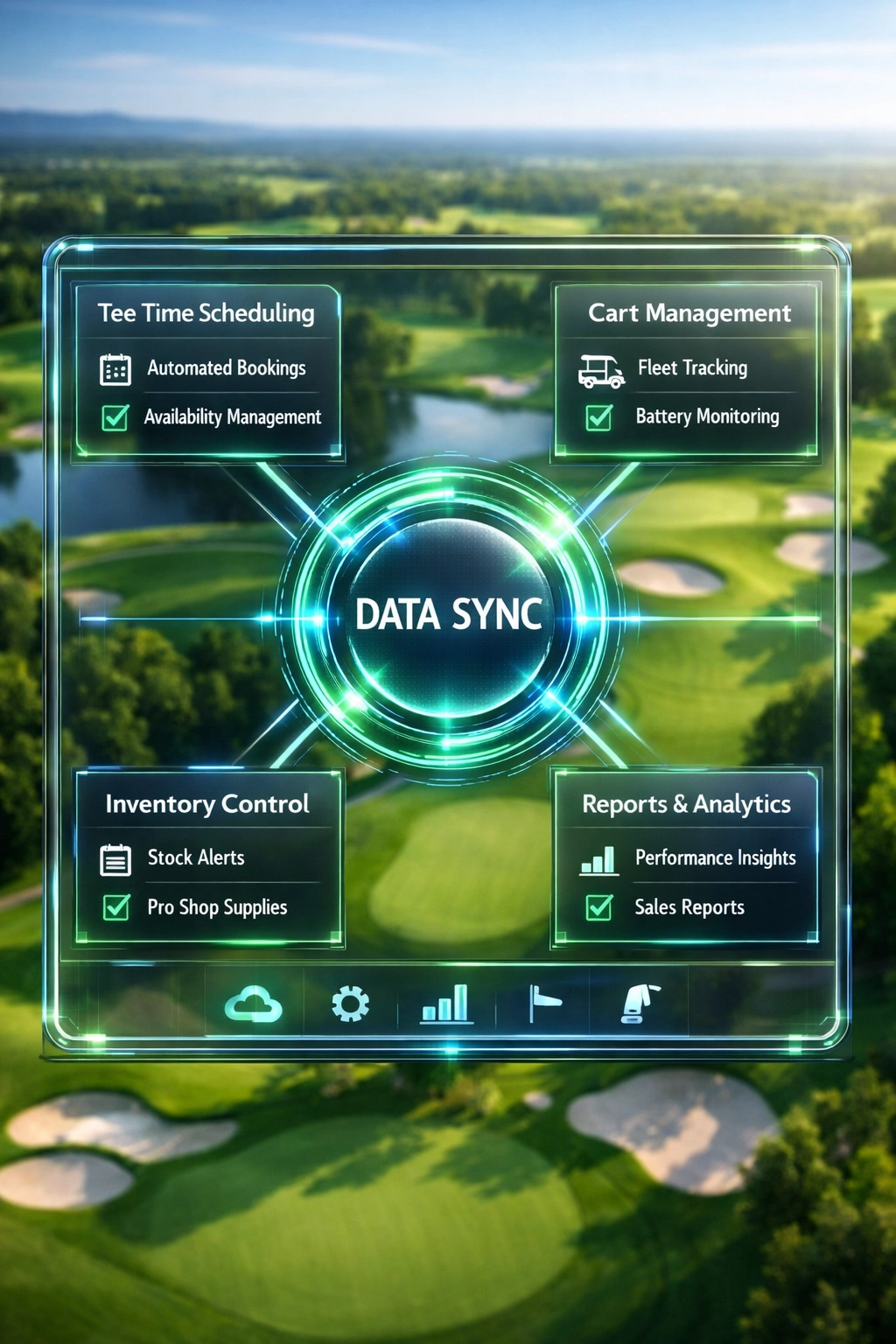Activate the central DATA SYNC button
Screen dimensions: 896x1344
pyautogui.click(x=449, y=614)
